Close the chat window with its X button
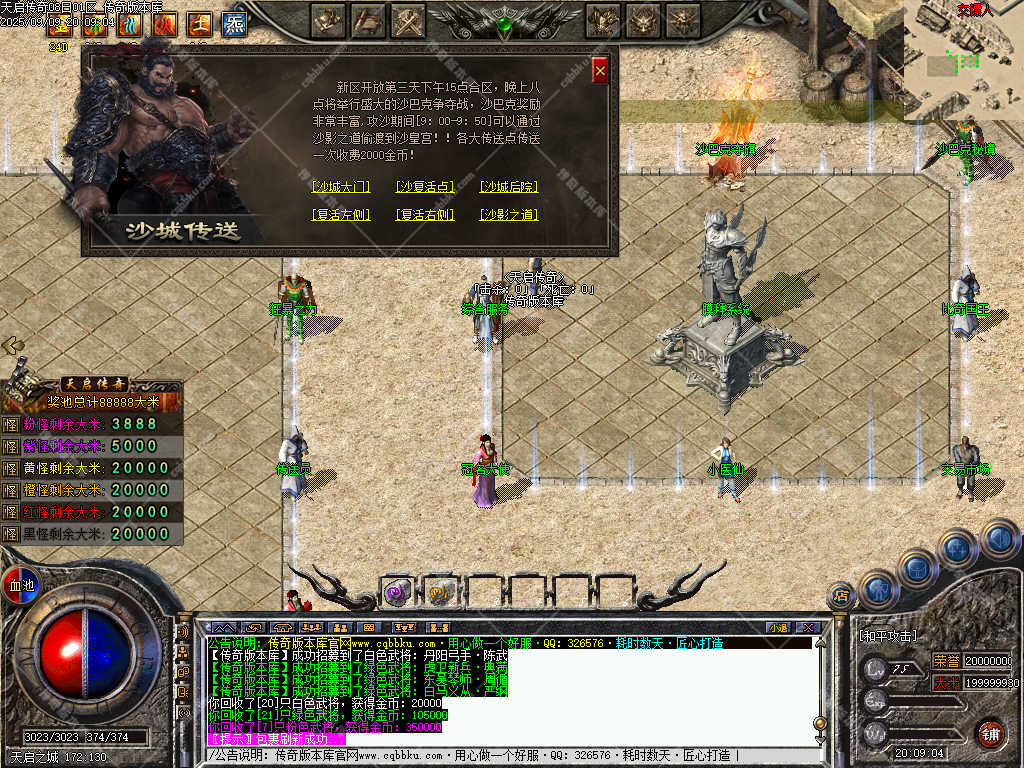The width and height of the screenshot is (1024, 768). 808,627
